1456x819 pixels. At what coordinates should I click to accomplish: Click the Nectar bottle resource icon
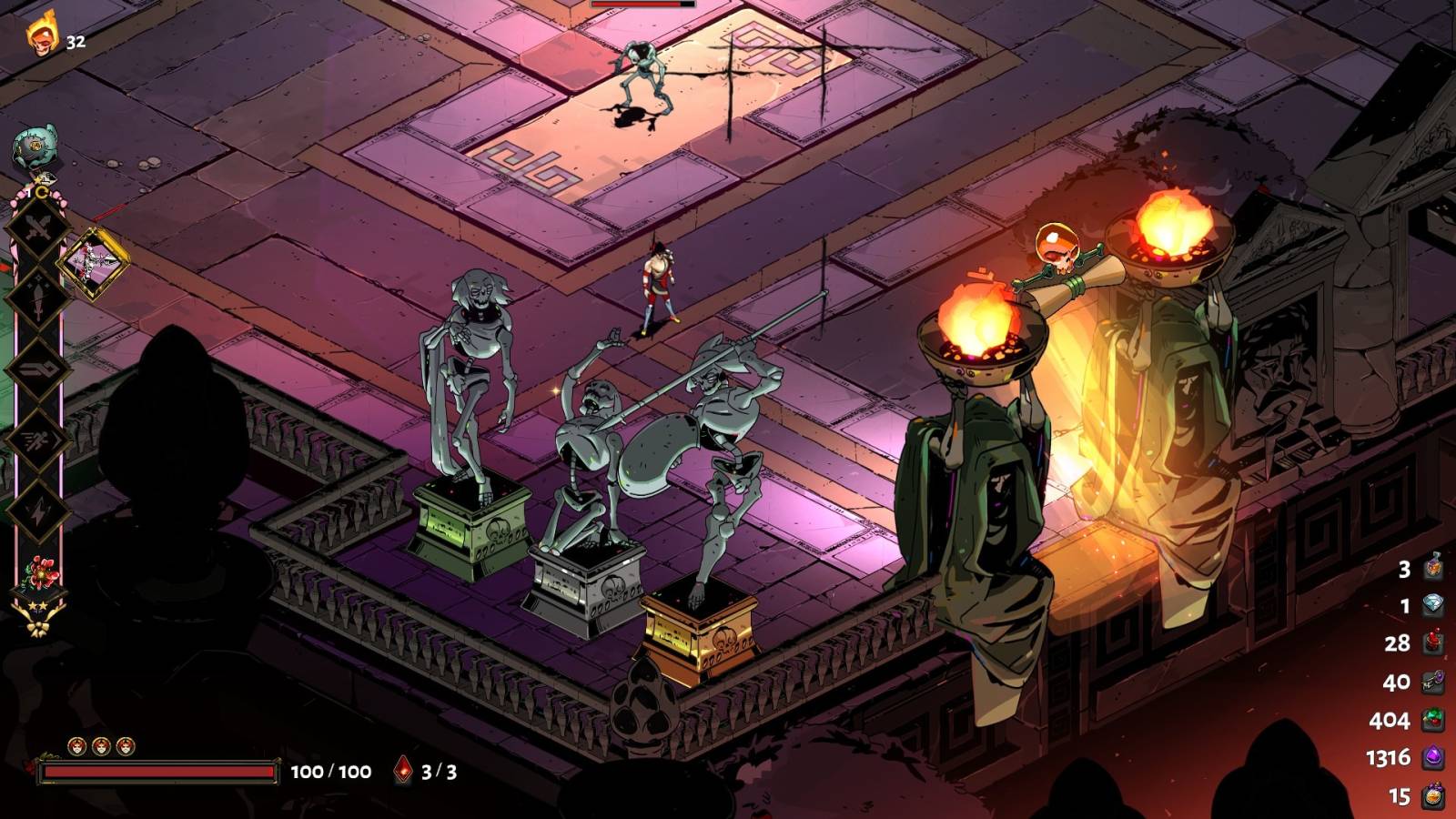(x=1433, y=569)
